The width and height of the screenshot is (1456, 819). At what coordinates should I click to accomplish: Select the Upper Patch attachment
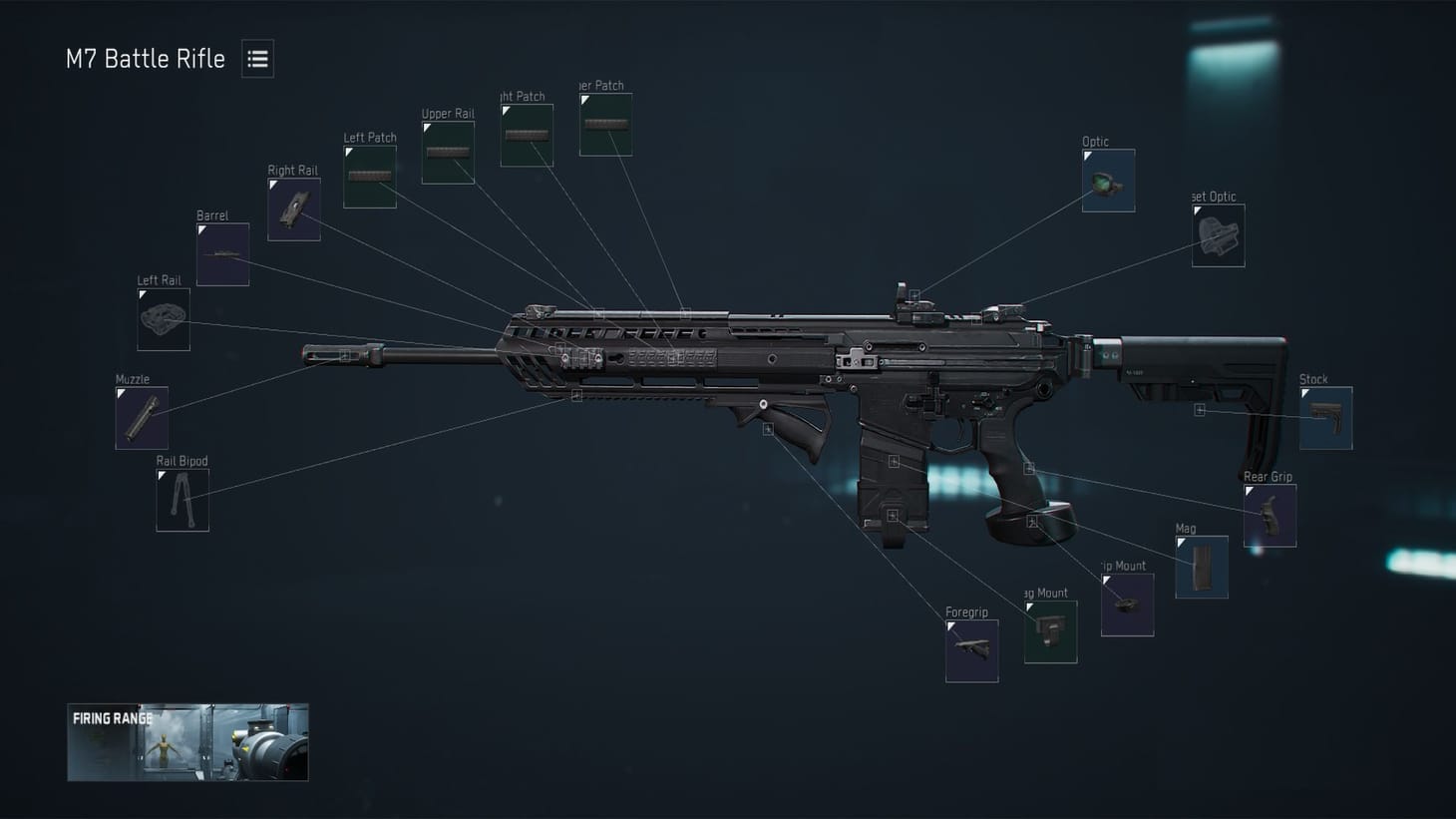coord(604,124)
